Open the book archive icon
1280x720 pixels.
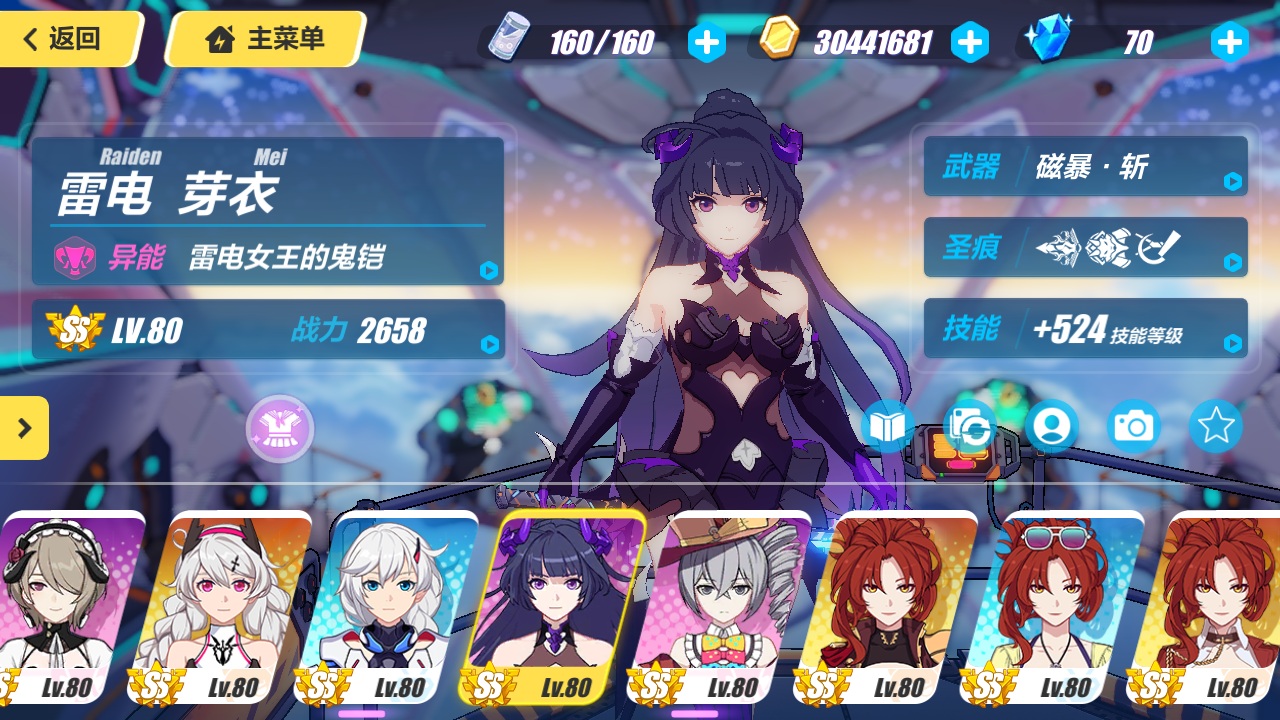[x=887, y=427]
